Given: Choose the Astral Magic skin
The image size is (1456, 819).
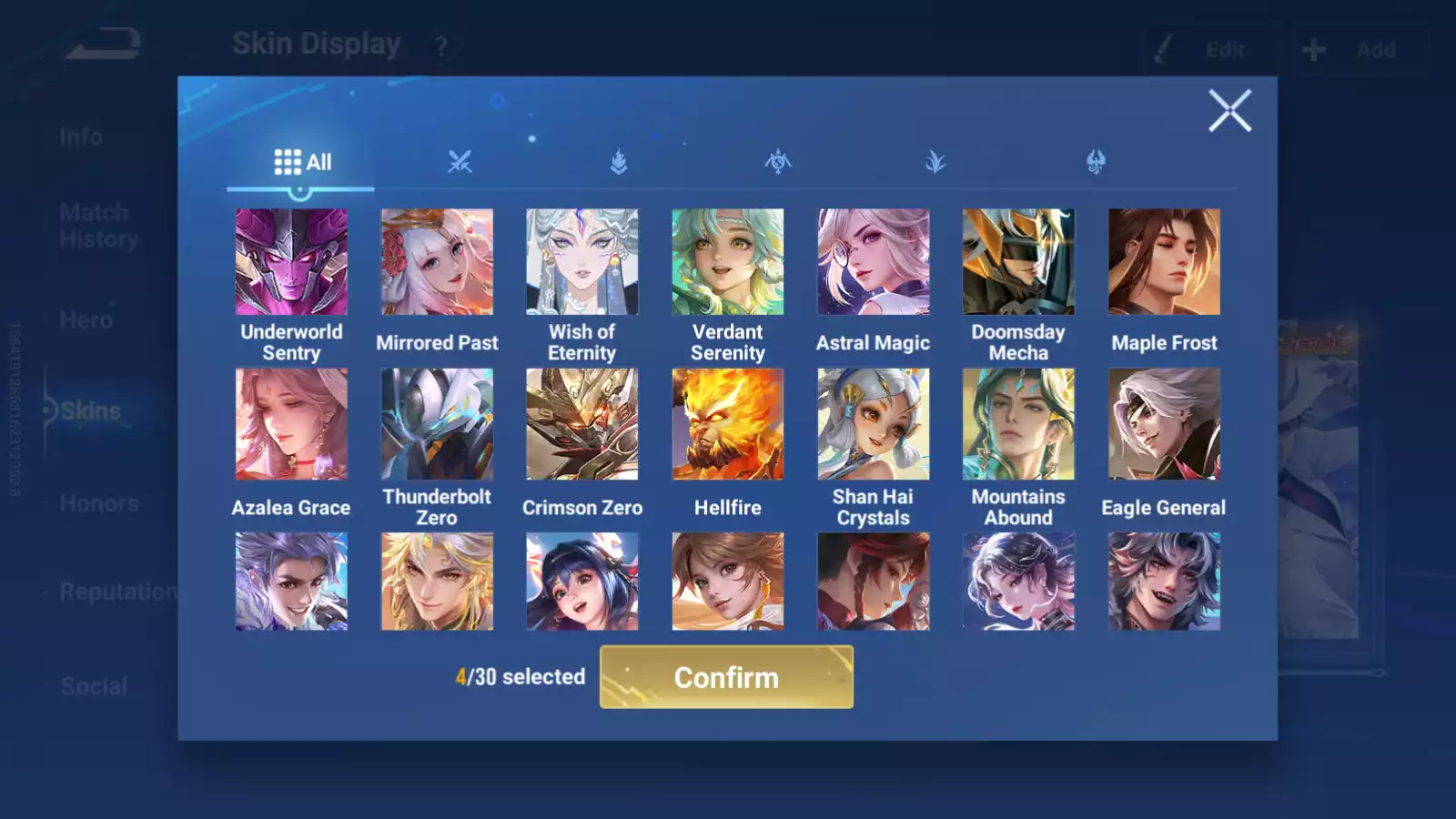Looking at the screenshot, I should 874,262.
